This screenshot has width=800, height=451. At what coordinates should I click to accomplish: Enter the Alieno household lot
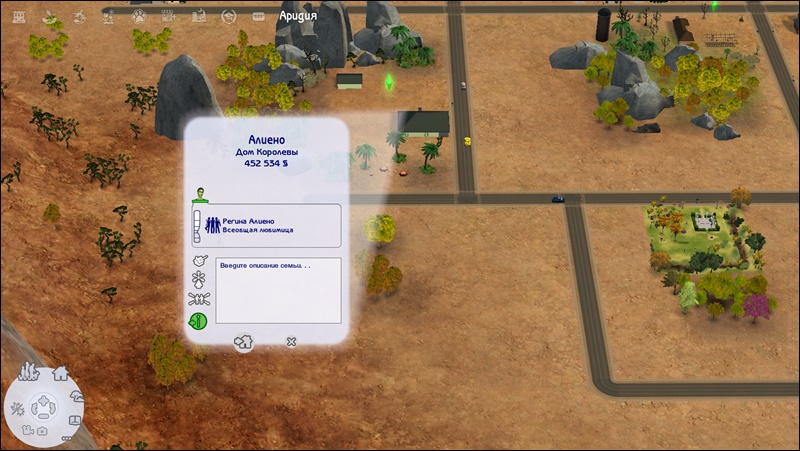pos(243,342)
